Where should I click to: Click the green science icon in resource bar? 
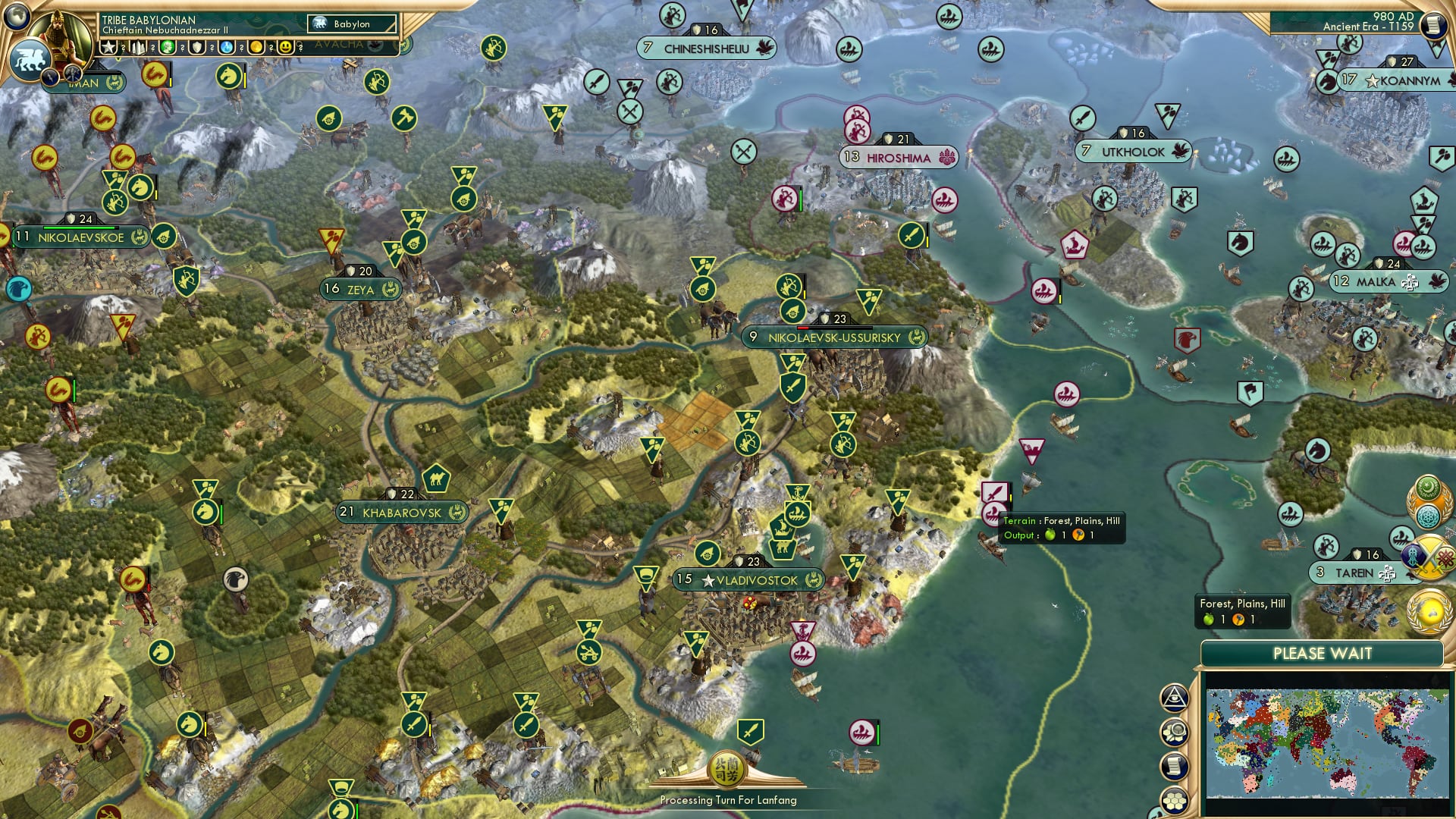[x=168, y=48]
